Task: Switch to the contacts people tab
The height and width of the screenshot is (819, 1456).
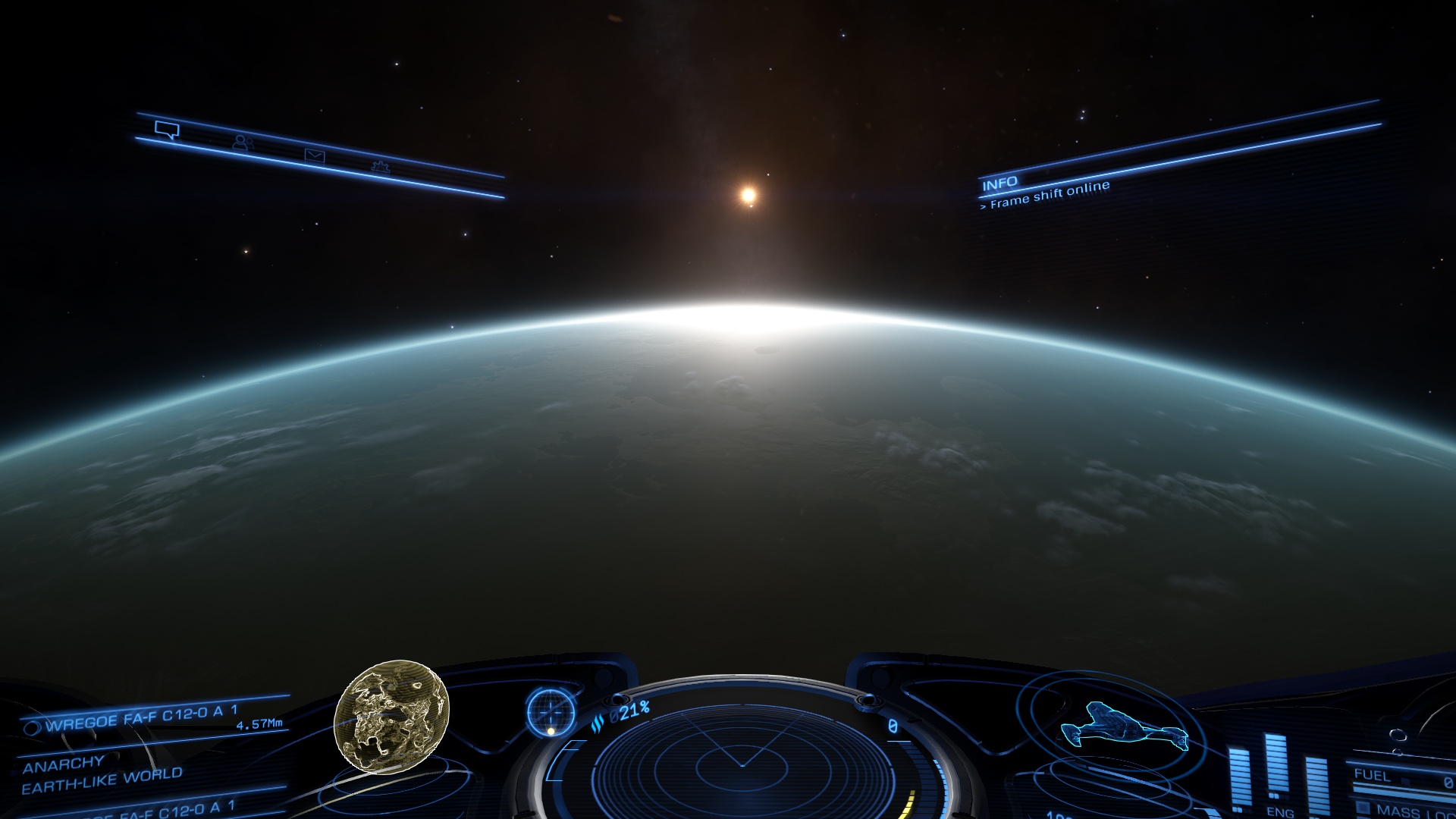Action: click(x=242, y=142)
